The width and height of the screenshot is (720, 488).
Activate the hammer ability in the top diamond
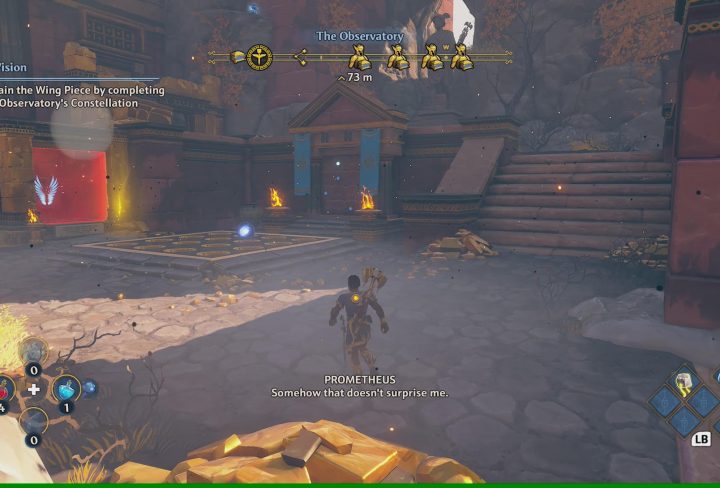click(684, 382)
